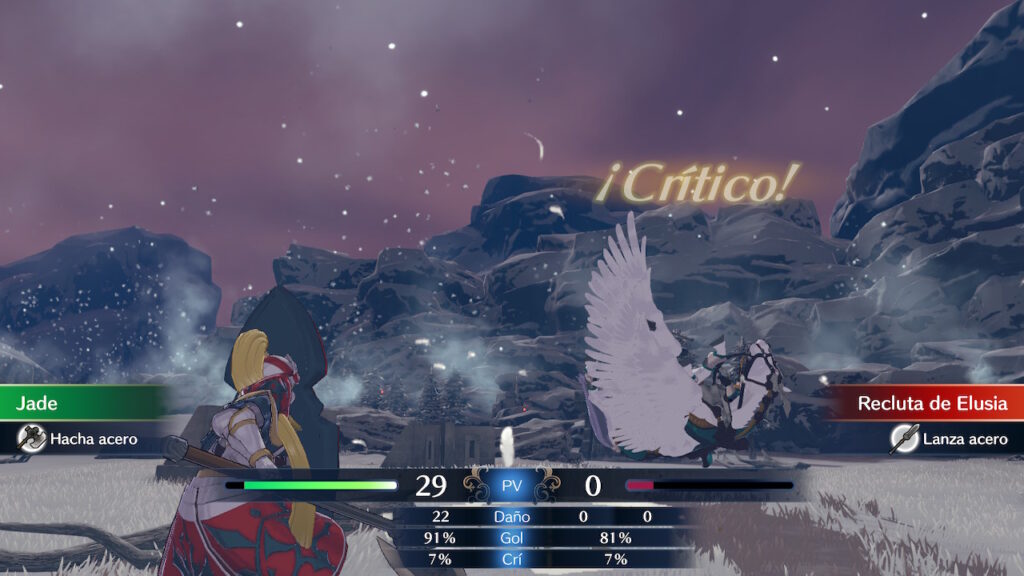
Task: Click the Lanza acero lance icon
Action: pos(904,438)
